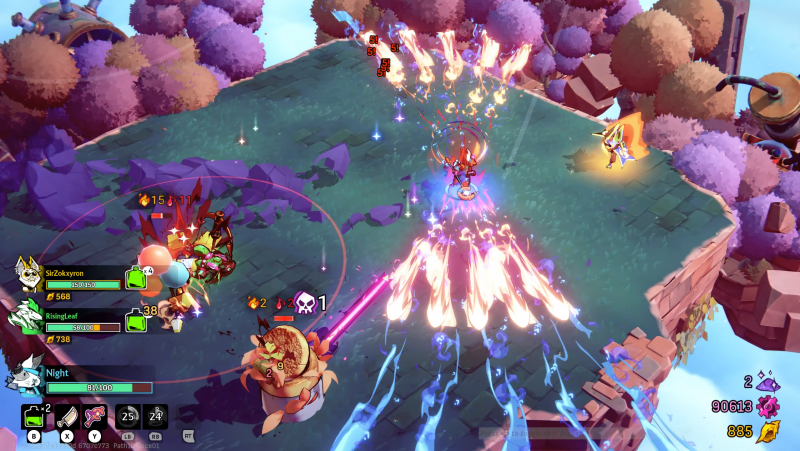Click the golden shell currency icon
Screen dimensions: 800x451
[768, 431]
